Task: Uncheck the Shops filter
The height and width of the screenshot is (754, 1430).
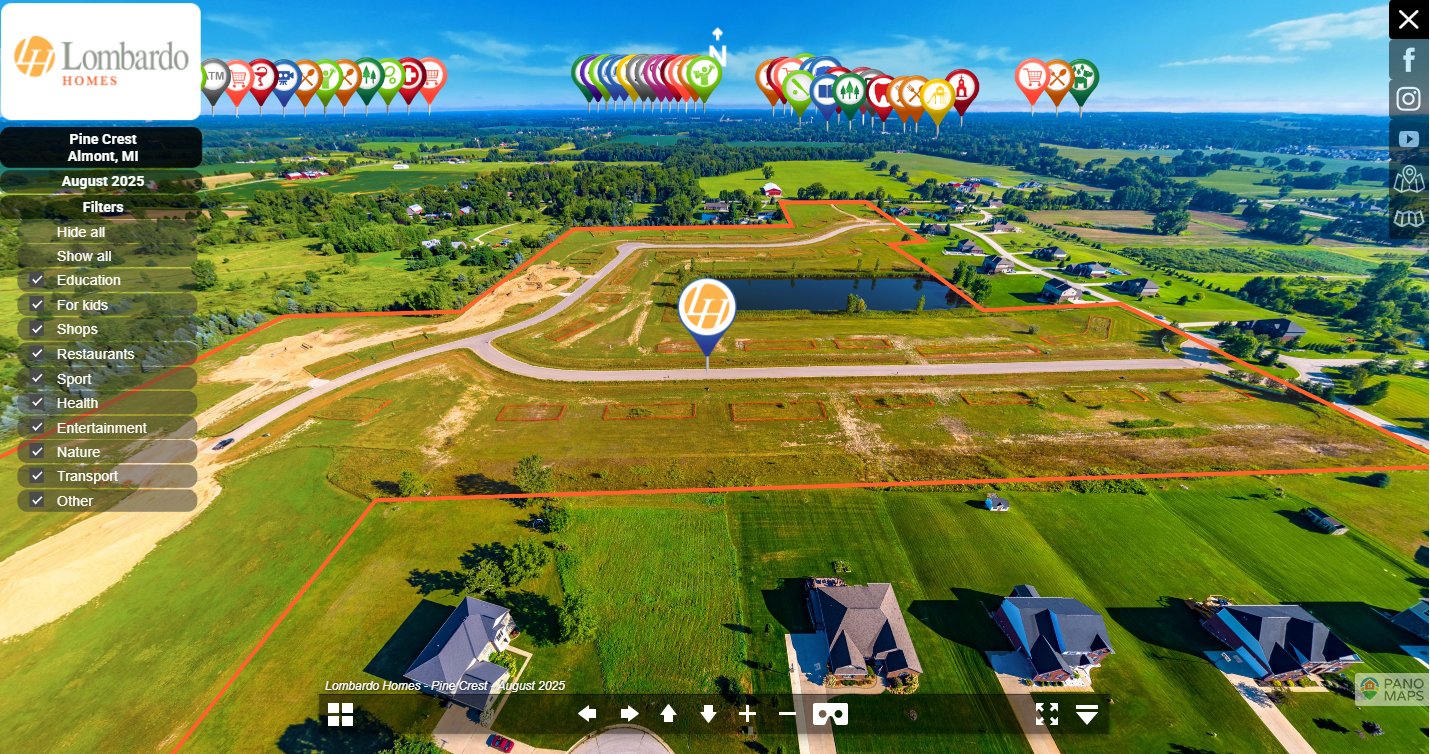Action: [37, 329]
